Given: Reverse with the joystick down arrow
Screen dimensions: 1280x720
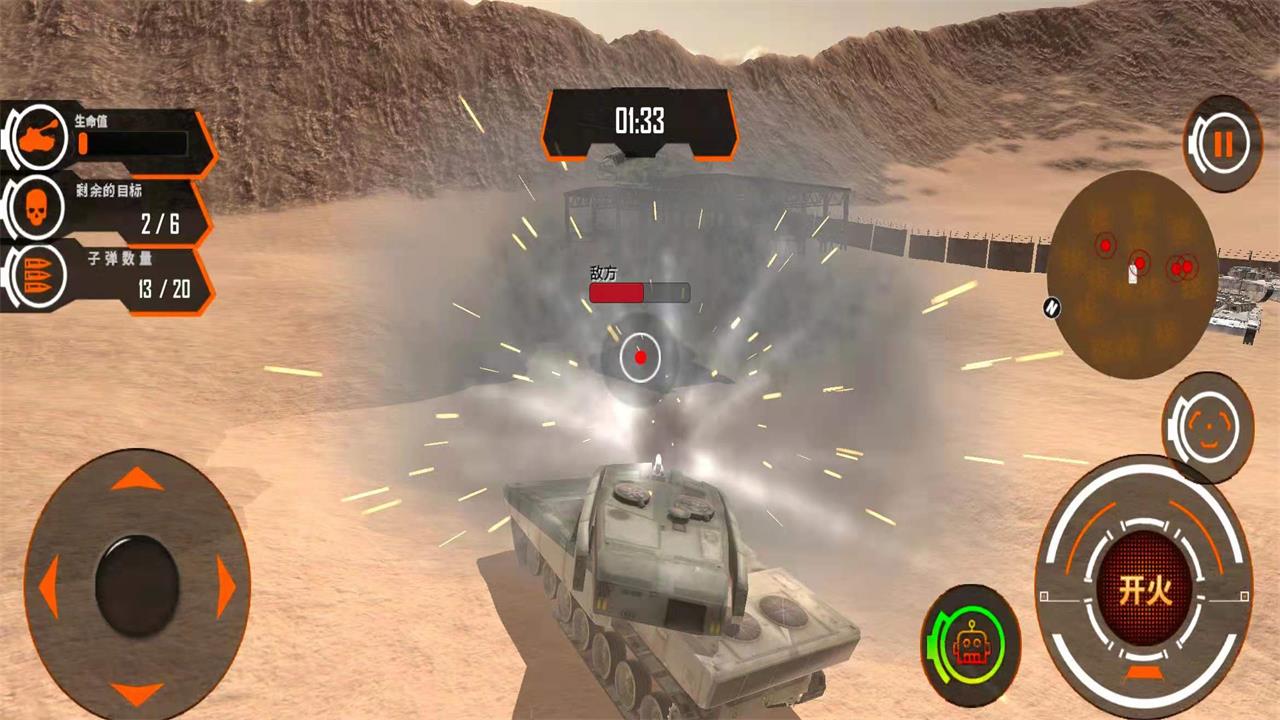Looking at the screenshot, I should (x=137, y=692).
